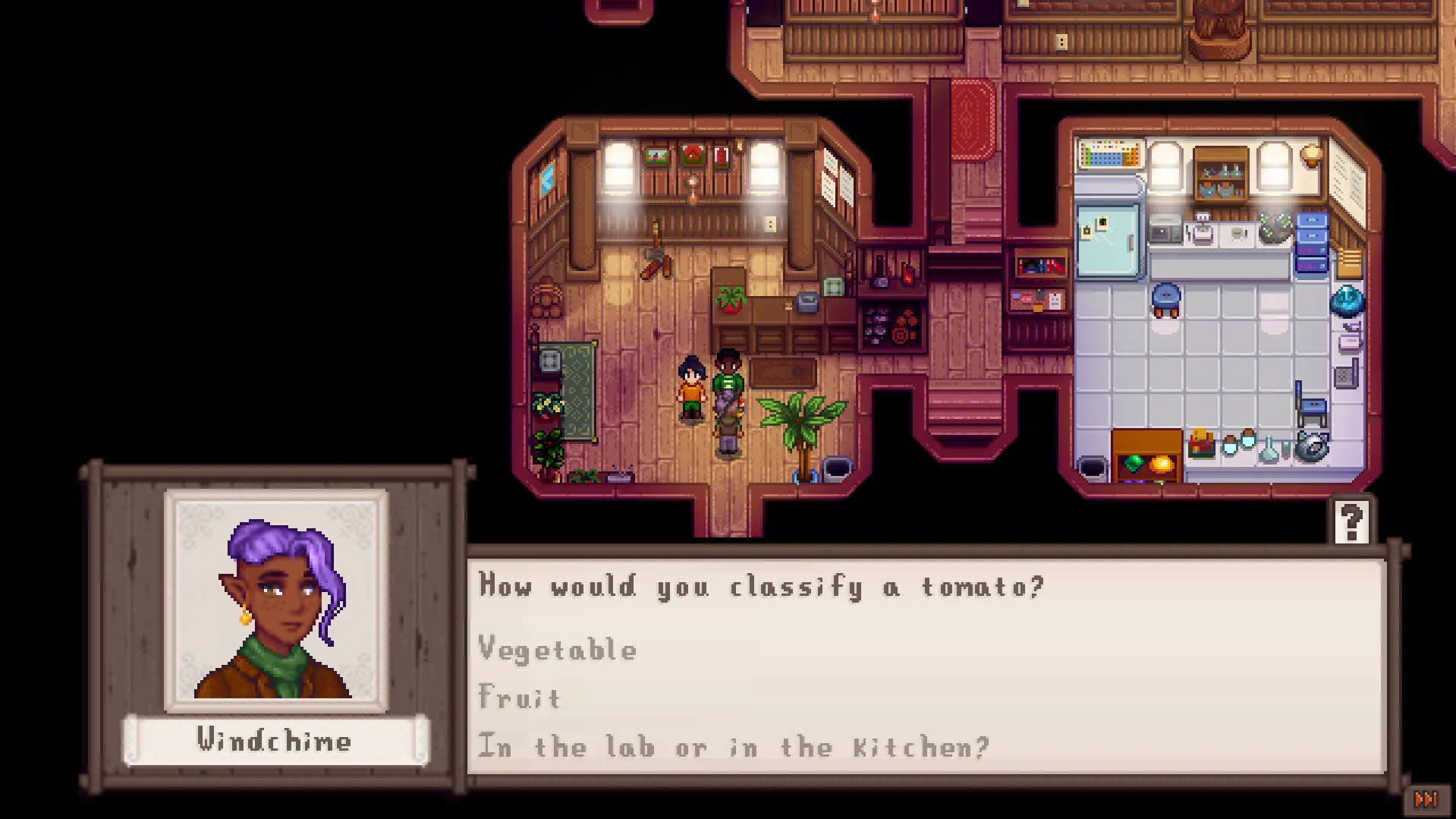This screenshot has width=1456, height=819.
Task: Choose the "Vegetable" answer
Action: pos(558,650)
